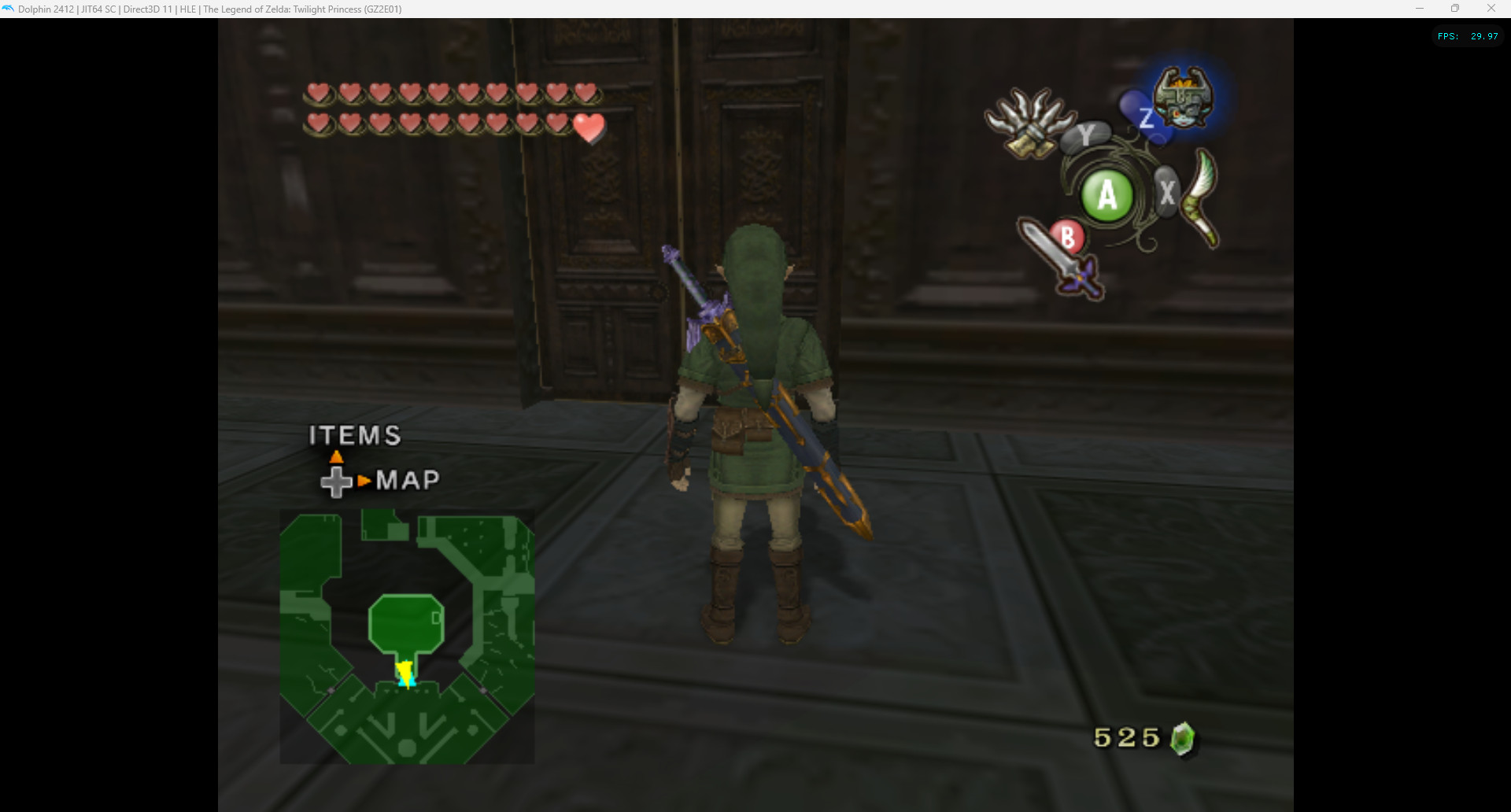The width and height of the screenshot is (1511, 812).
Task: Click the Dolphin logo in the title bar
Action: click(x=9, y=9)
